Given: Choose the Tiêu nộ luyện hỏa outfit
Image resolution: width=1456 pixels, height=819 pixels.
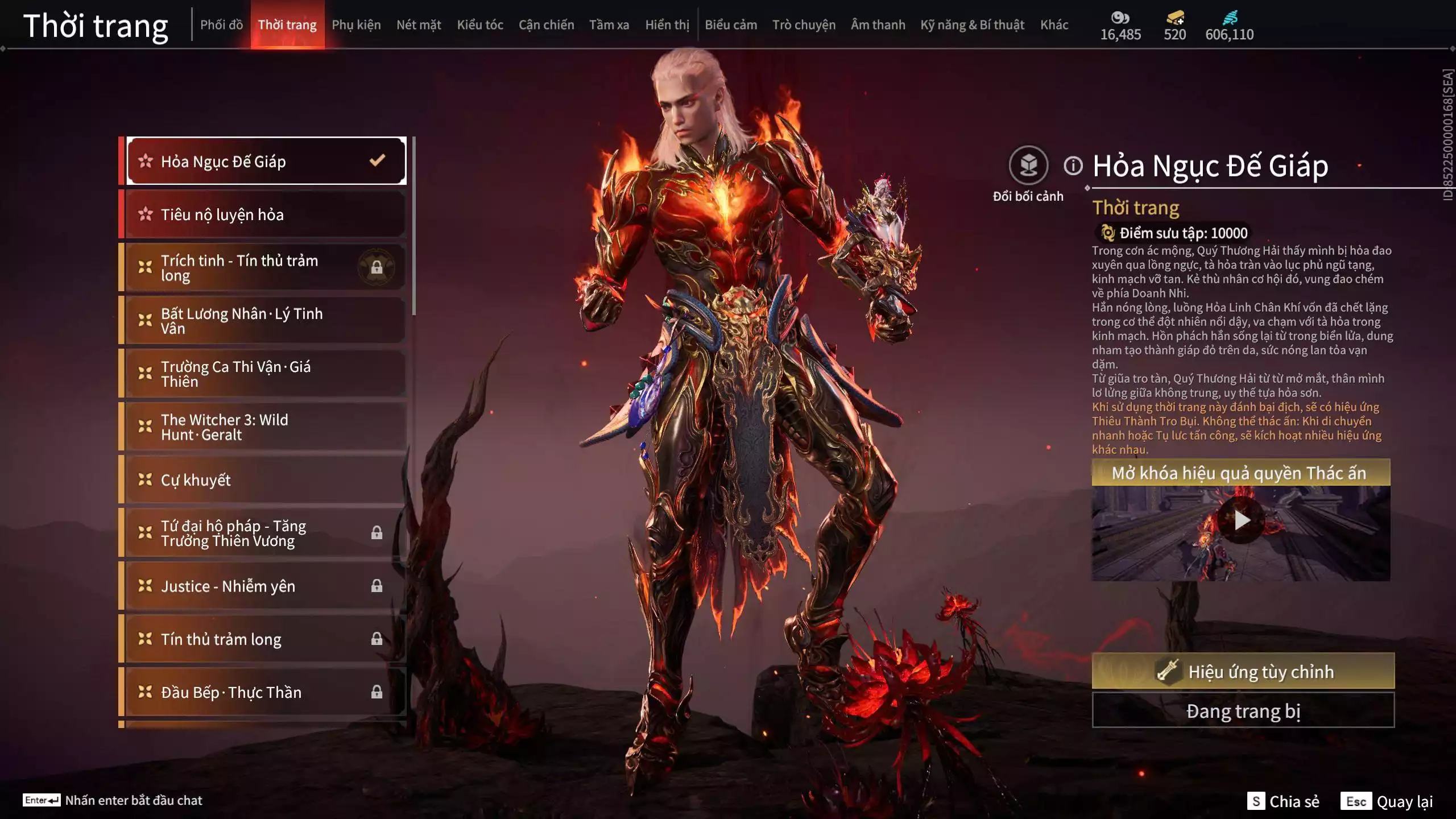Looking at the screenshot, I should [265, 214].
